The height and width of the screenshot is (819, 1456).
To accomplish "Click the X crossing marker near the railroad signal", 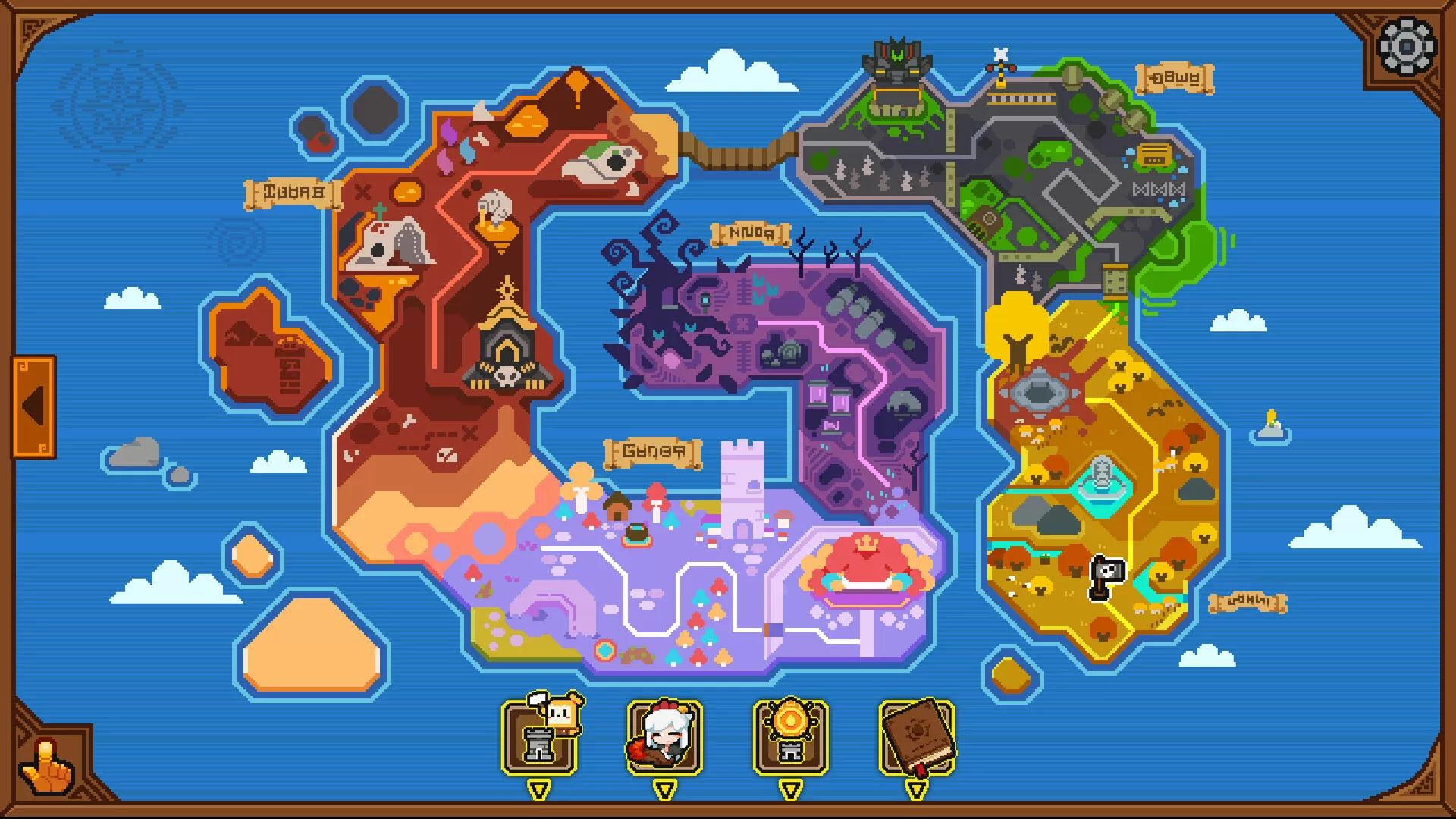I will click(x=999, y=53).
